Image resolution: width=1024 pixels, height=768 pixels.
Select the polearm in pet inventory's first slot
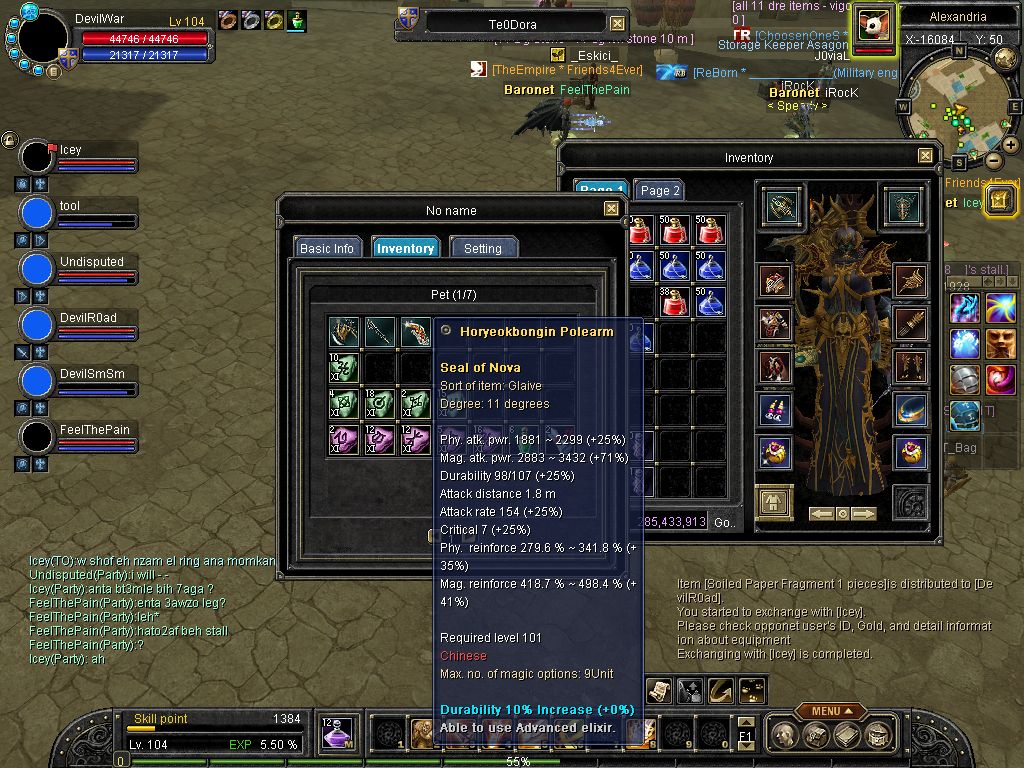343,331
